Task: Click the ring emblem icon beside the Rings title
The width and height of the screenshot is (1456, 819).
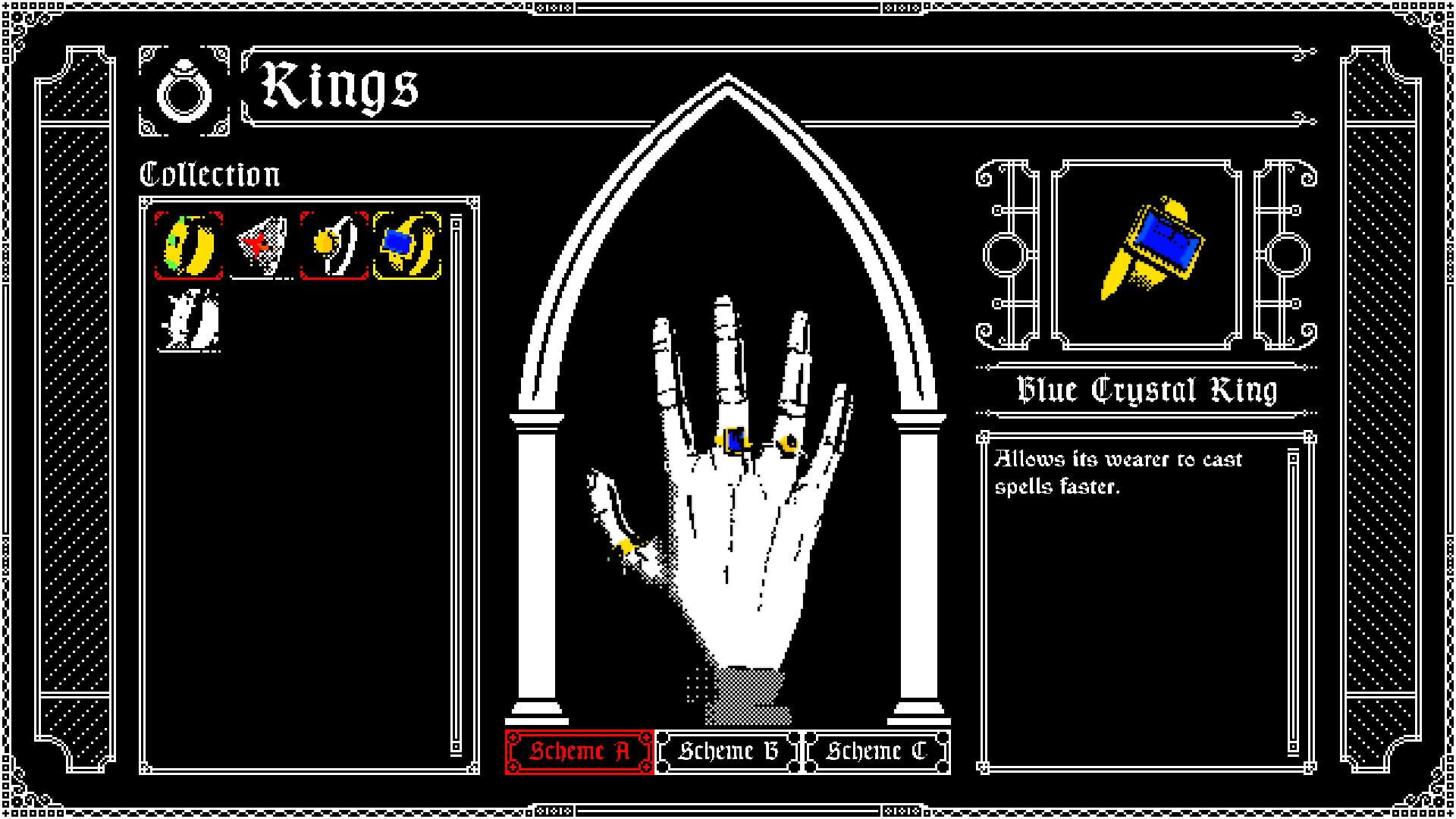Action: coord(186,90)
